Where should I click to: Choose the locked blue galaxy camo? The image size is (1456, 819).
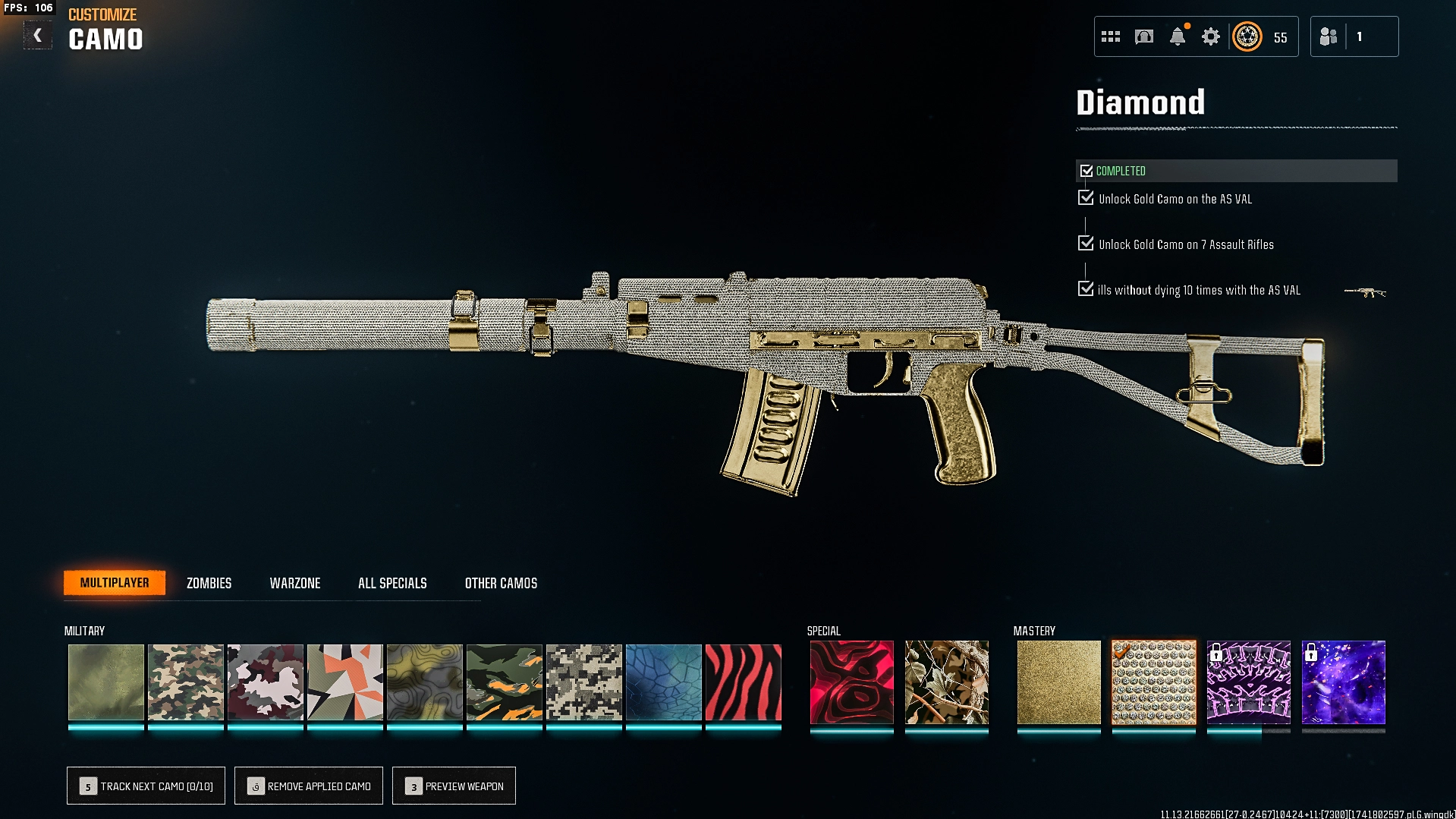(1343, 682)
